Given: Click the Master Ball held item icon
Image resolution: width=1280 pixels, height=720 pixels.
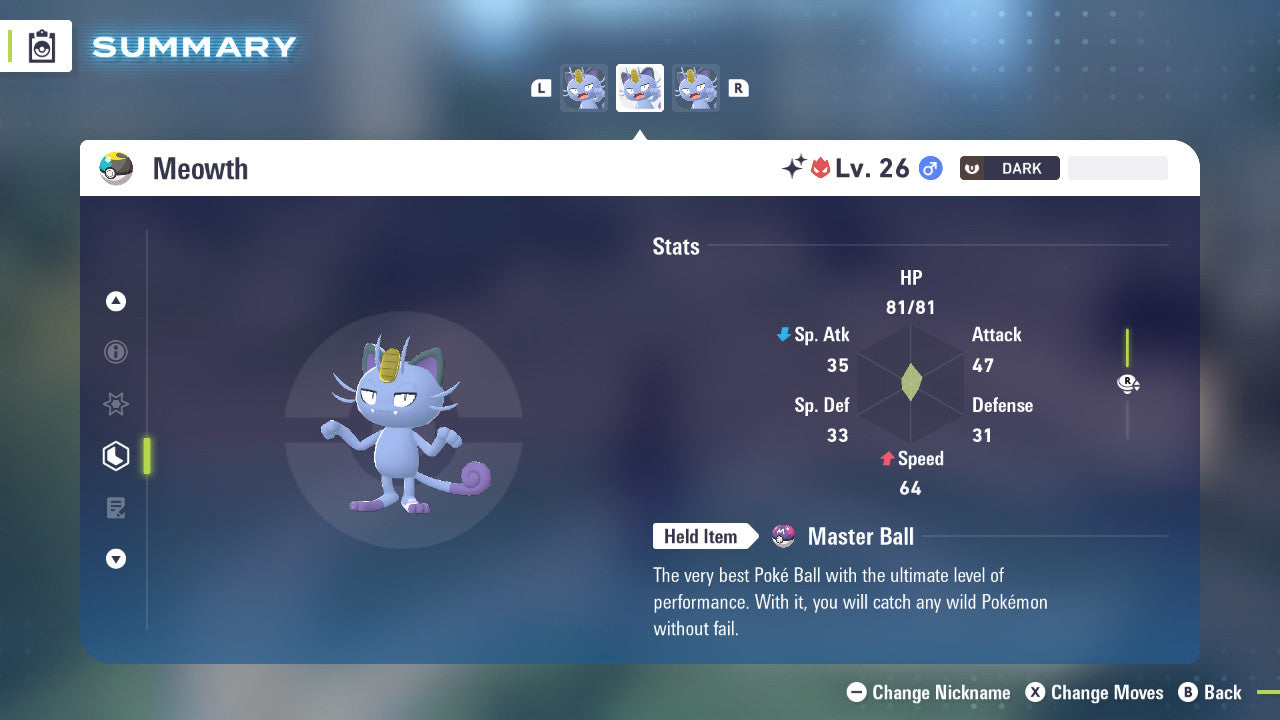Looking at the screenshot, I should point(781,536).
